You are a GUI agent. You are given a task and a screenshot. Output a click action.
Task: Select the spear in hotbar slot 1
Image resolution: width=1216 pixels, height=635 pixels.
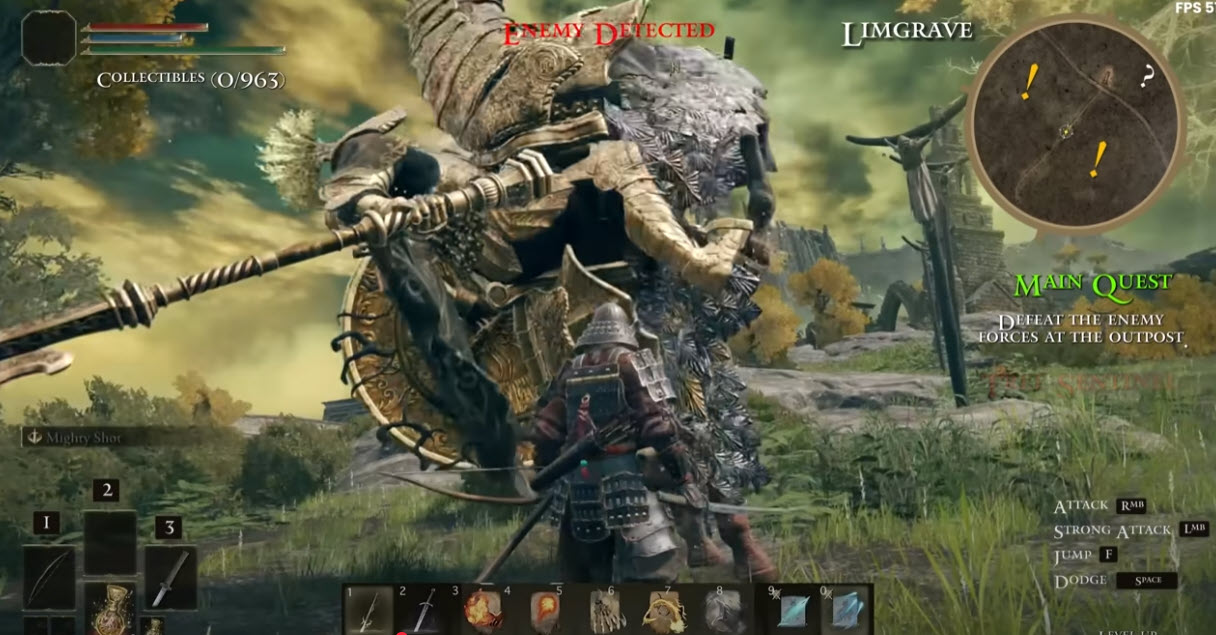click(x=368, y=611)
